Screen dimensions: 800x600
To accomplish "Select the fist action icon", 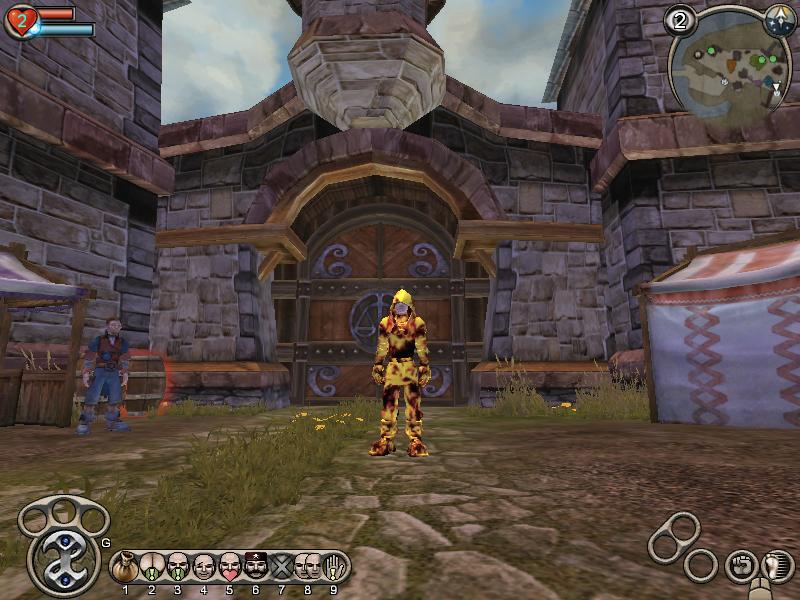I will [740, 566].
